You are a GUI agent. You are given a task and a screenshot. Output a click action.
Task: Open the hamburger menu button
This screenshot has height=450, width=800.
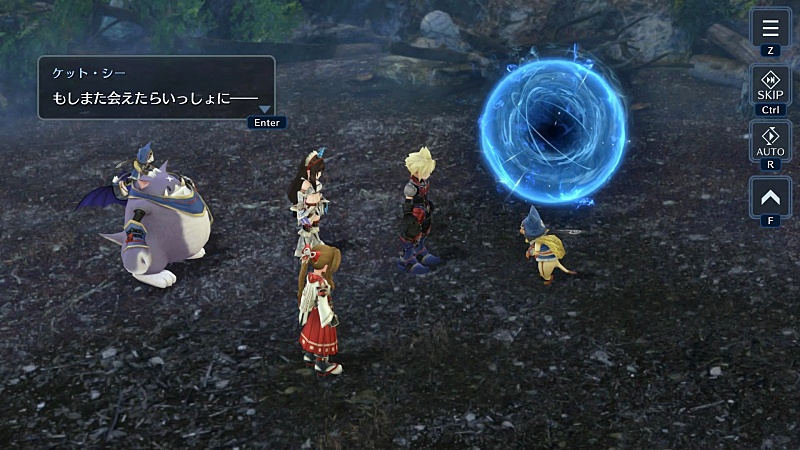click(x=770, y=28)
